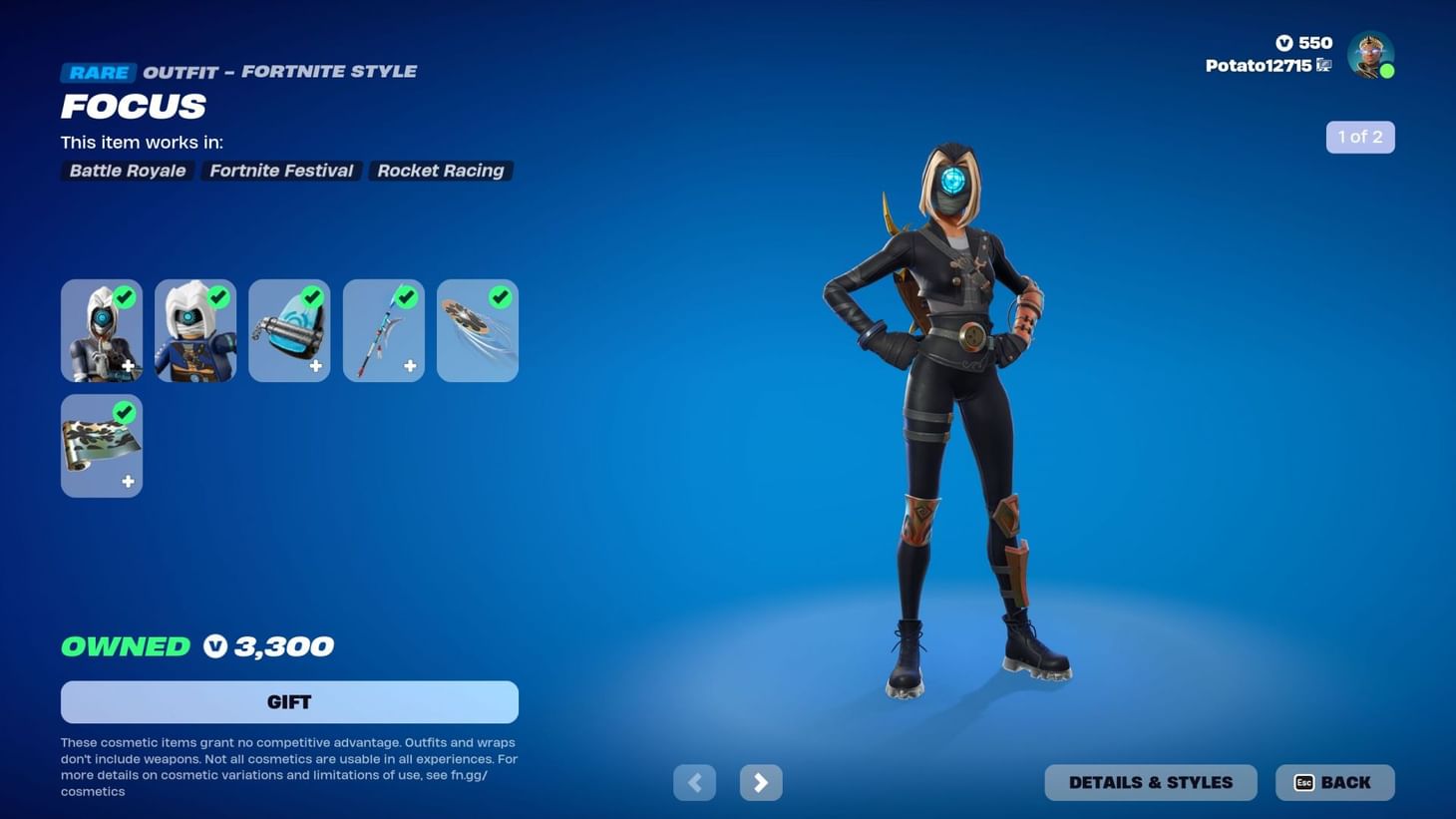This screenshot has height=819, width=1456.
Task: Click the plus icon on the Focus outfit thumbnail
Action: click(128, 366)
